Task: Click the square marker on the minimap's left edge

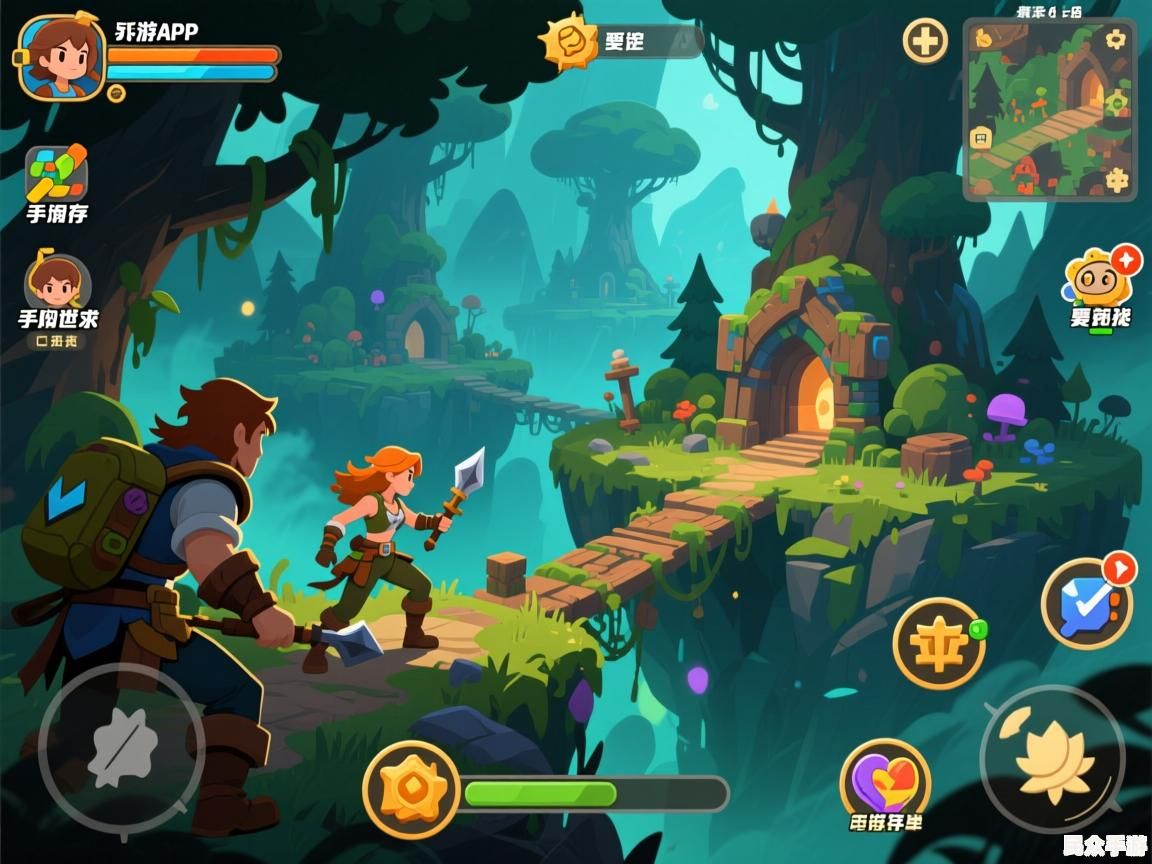Action: click(x=982, y=138)
